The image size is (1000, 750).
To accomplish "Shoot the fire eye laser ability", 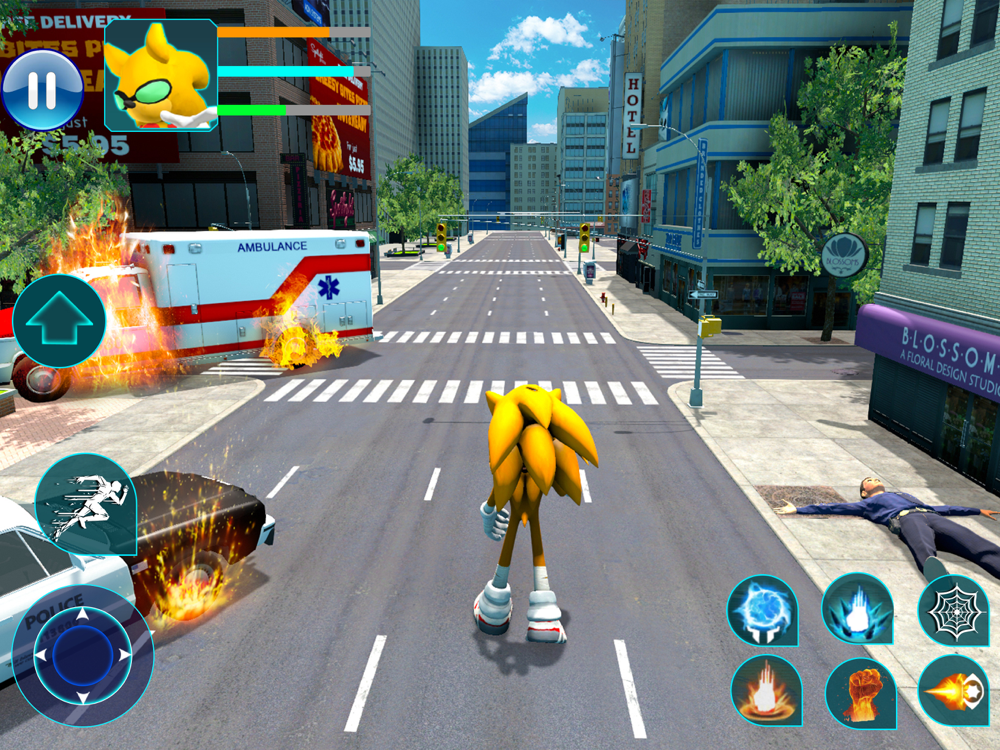I will [952, 690].
